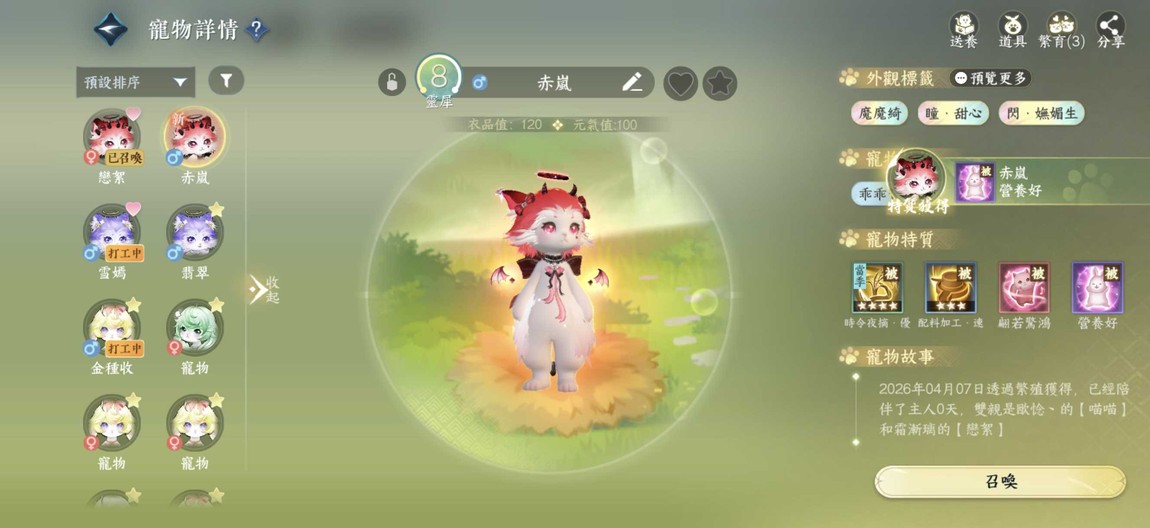
Task: Open the pet details help question mark
Action: click(x=257, y=30)
